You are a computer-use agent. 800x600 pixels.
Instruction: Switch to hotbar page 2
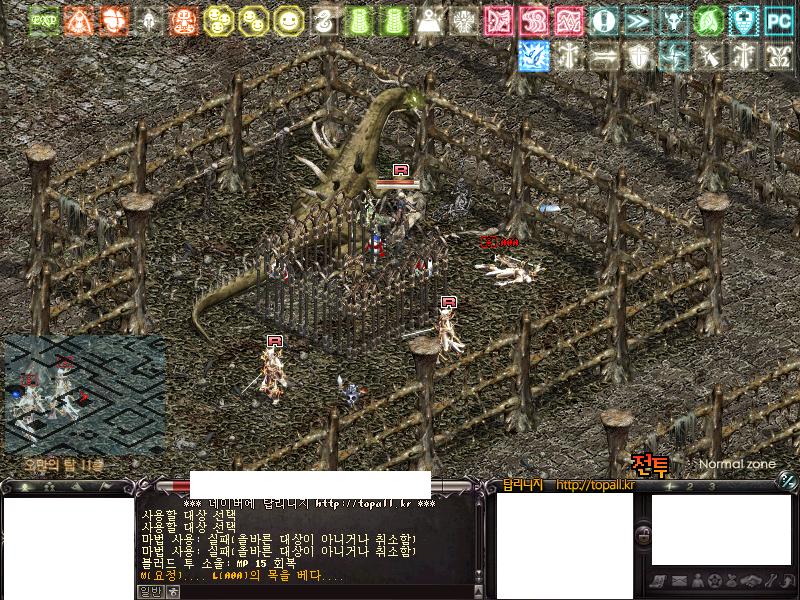click(x=692, y=487)
